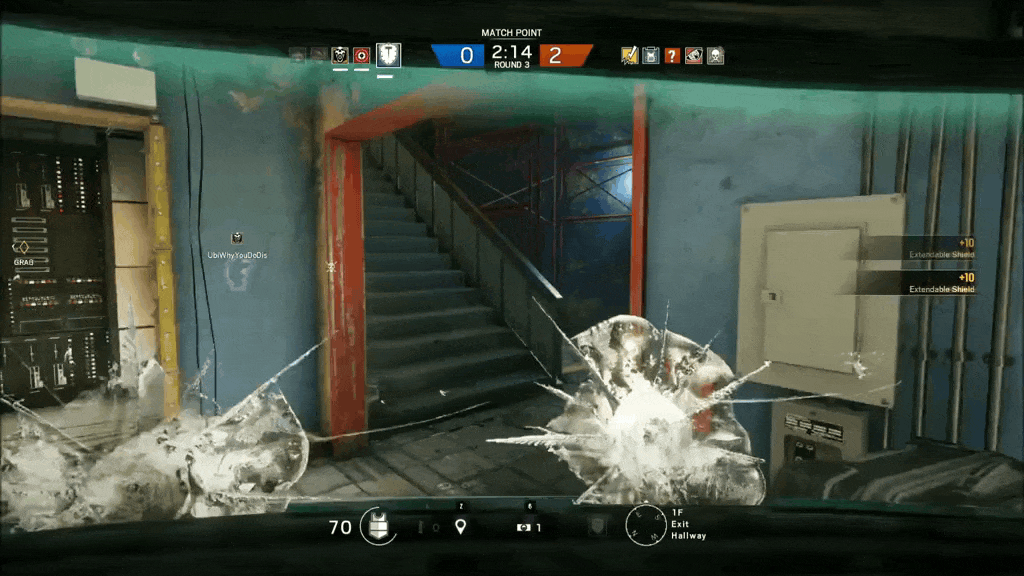Viewport: 1024px width, 576px height.
Task: Click the orange question mark operator icon
Action: click(x=672, y=55)
